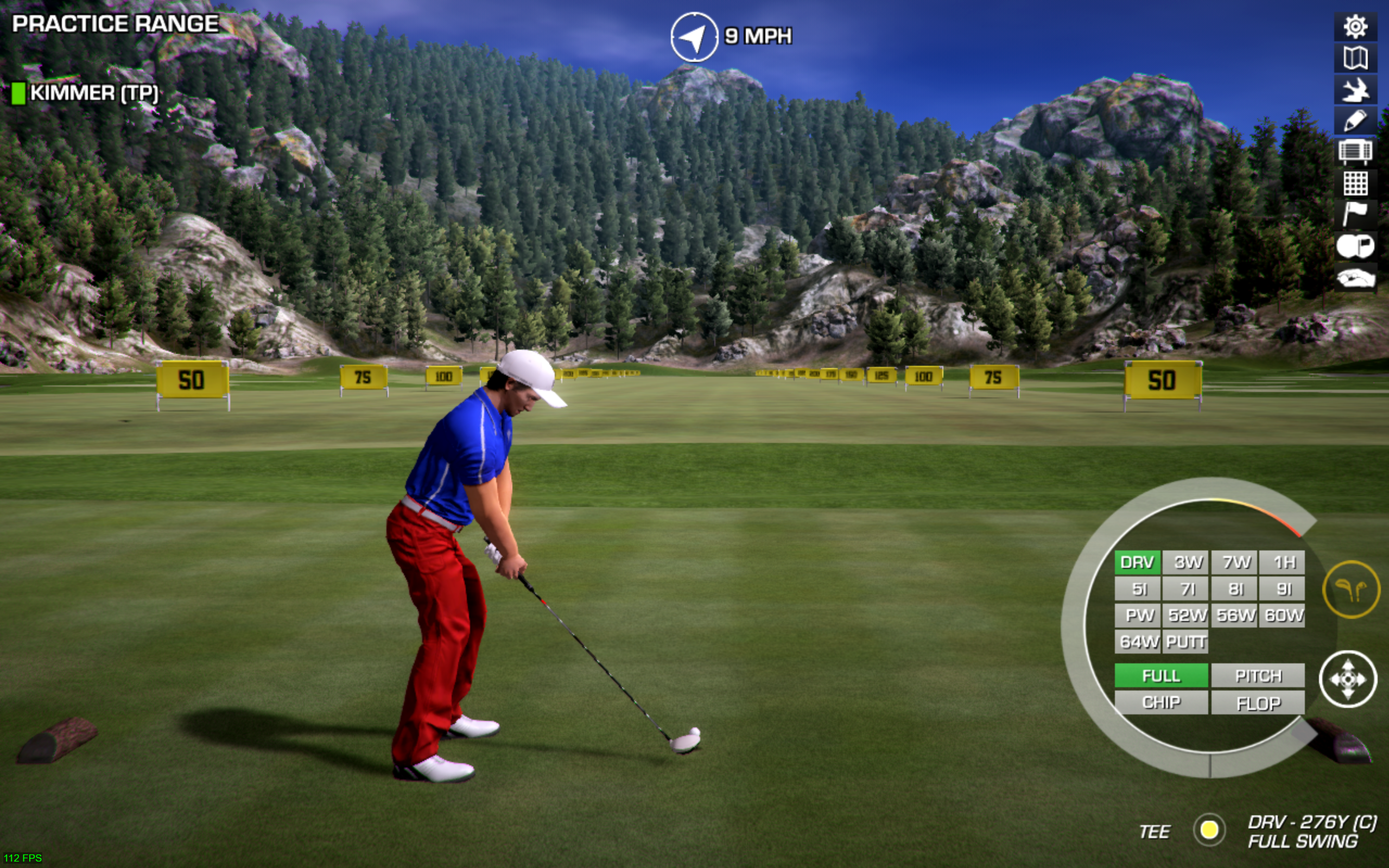Image resolution: width=1389 pixels, height=868 pixels.
Task: Open settings with the gear icon
Action: click(1355, 27)
